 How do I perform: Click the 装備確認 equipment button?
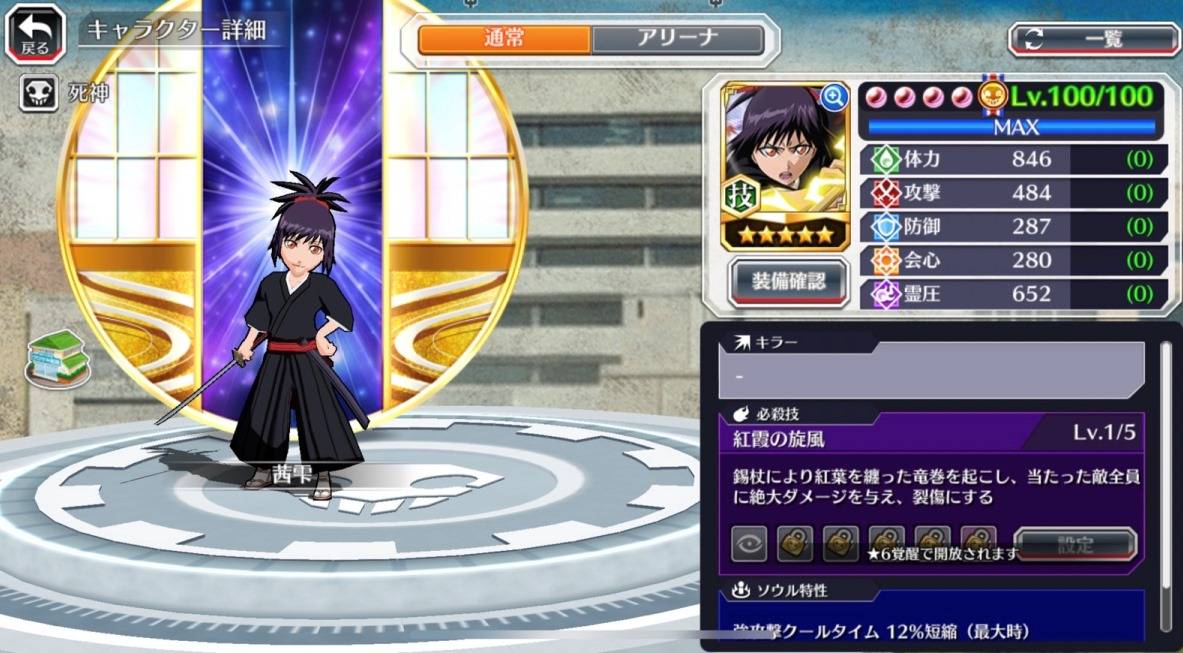click(x=789, y=282)
